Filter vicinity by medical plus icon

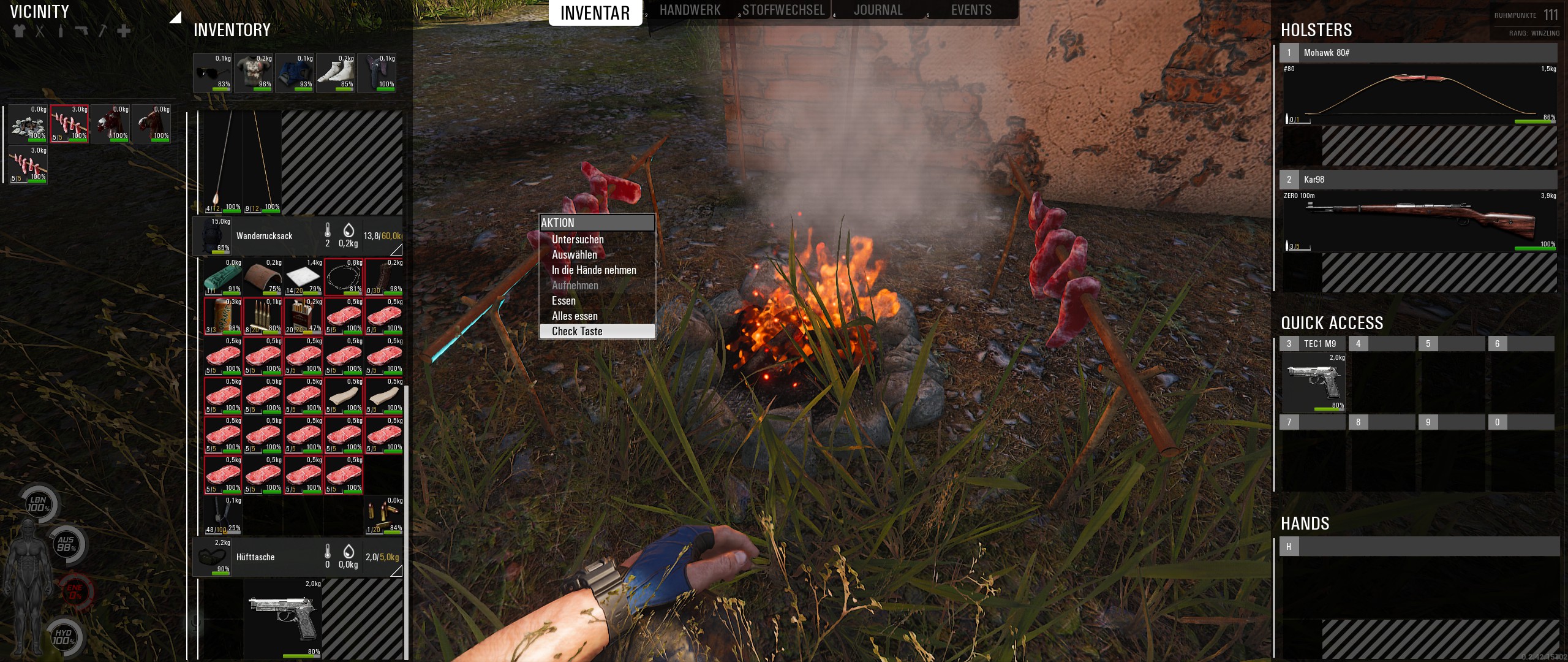[124, 31]
